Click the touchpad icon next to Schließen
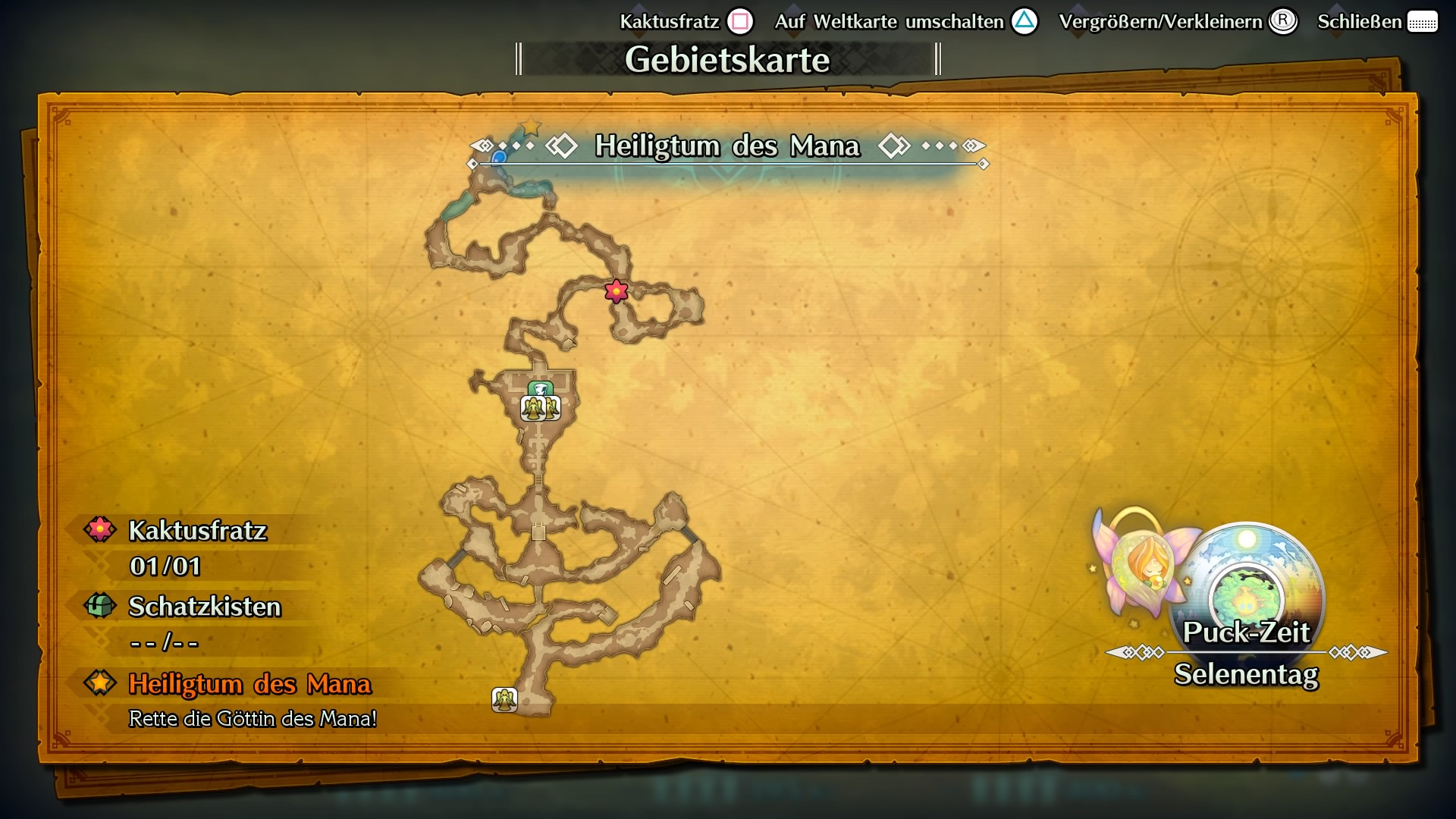 pos(1422,21)
